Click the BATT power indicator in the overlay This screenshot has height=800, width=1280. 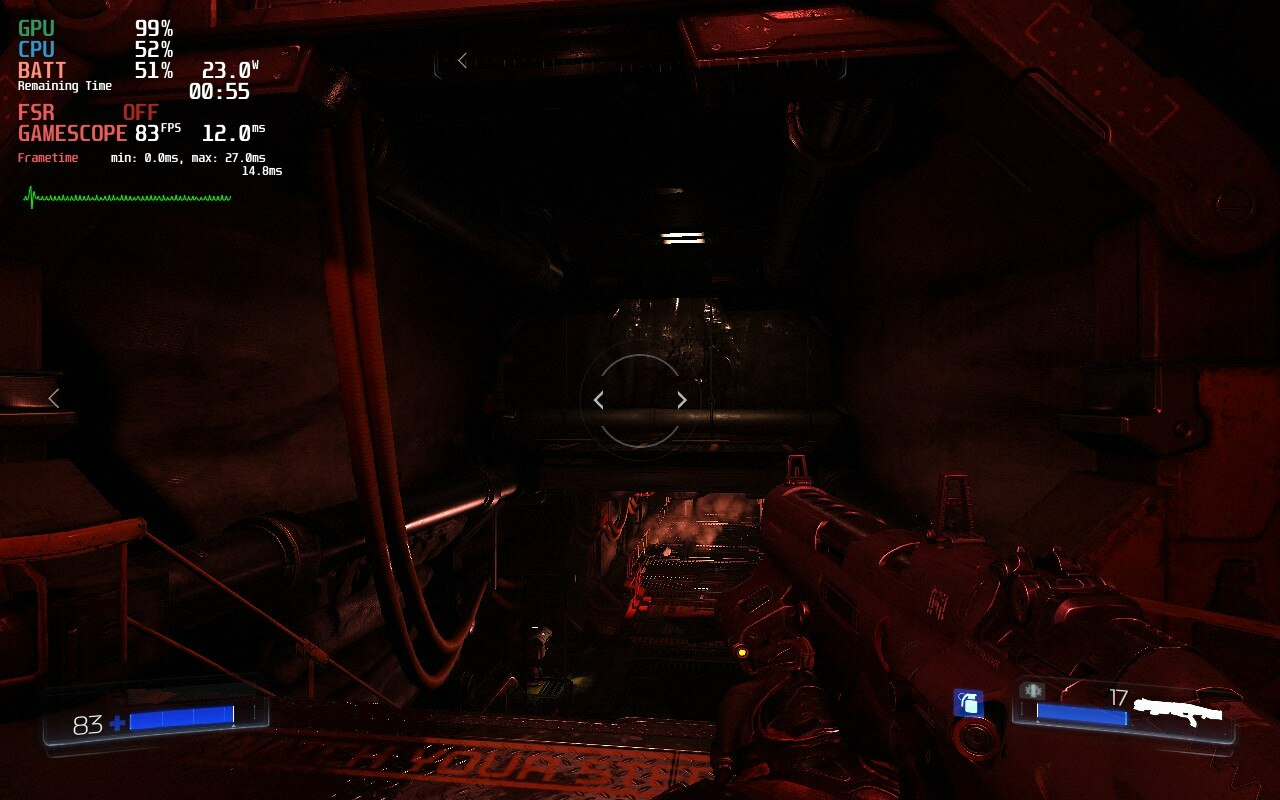point(38,70)
